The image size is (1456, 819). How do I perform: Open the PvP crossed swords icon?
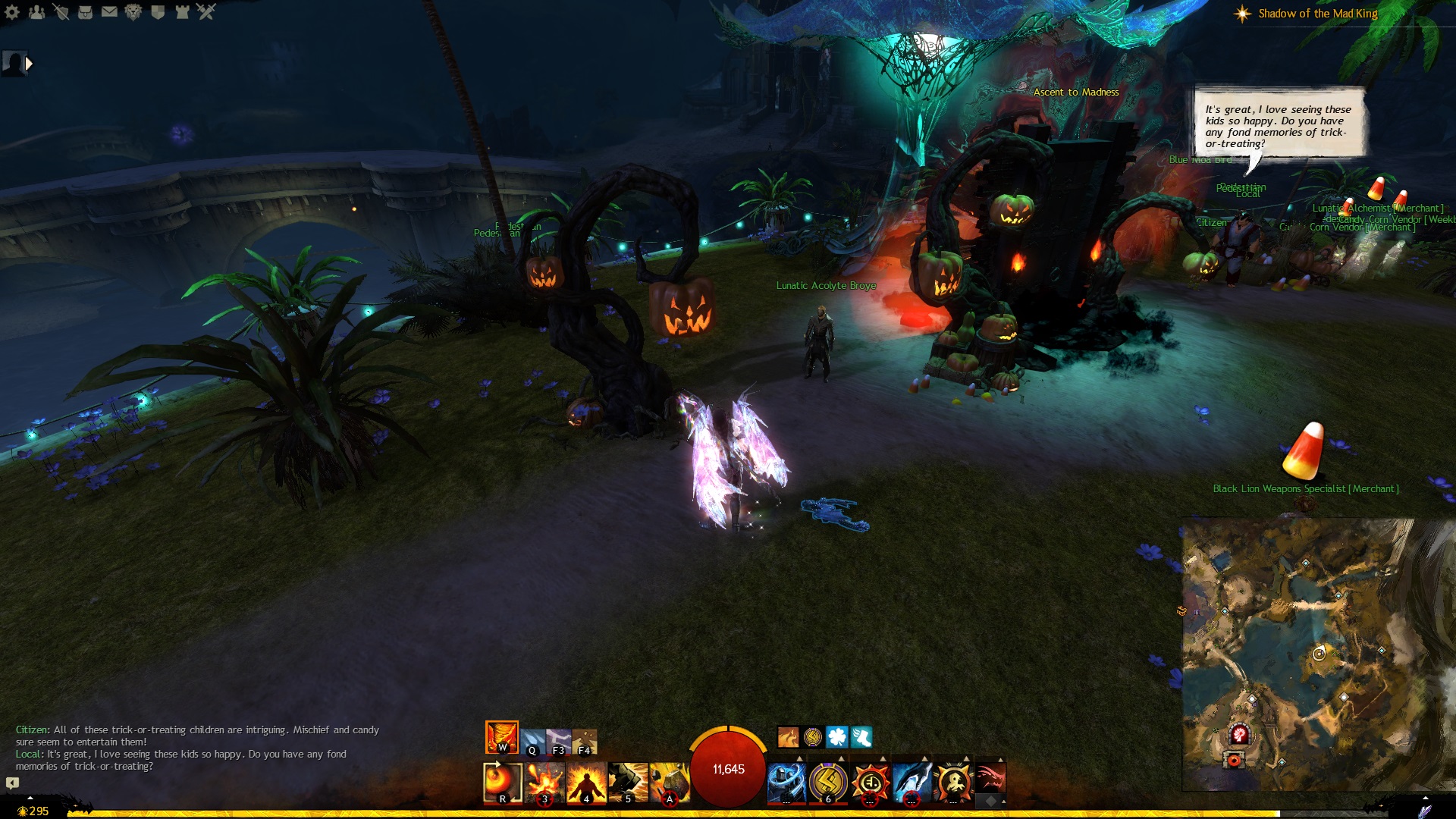[206, 12]
